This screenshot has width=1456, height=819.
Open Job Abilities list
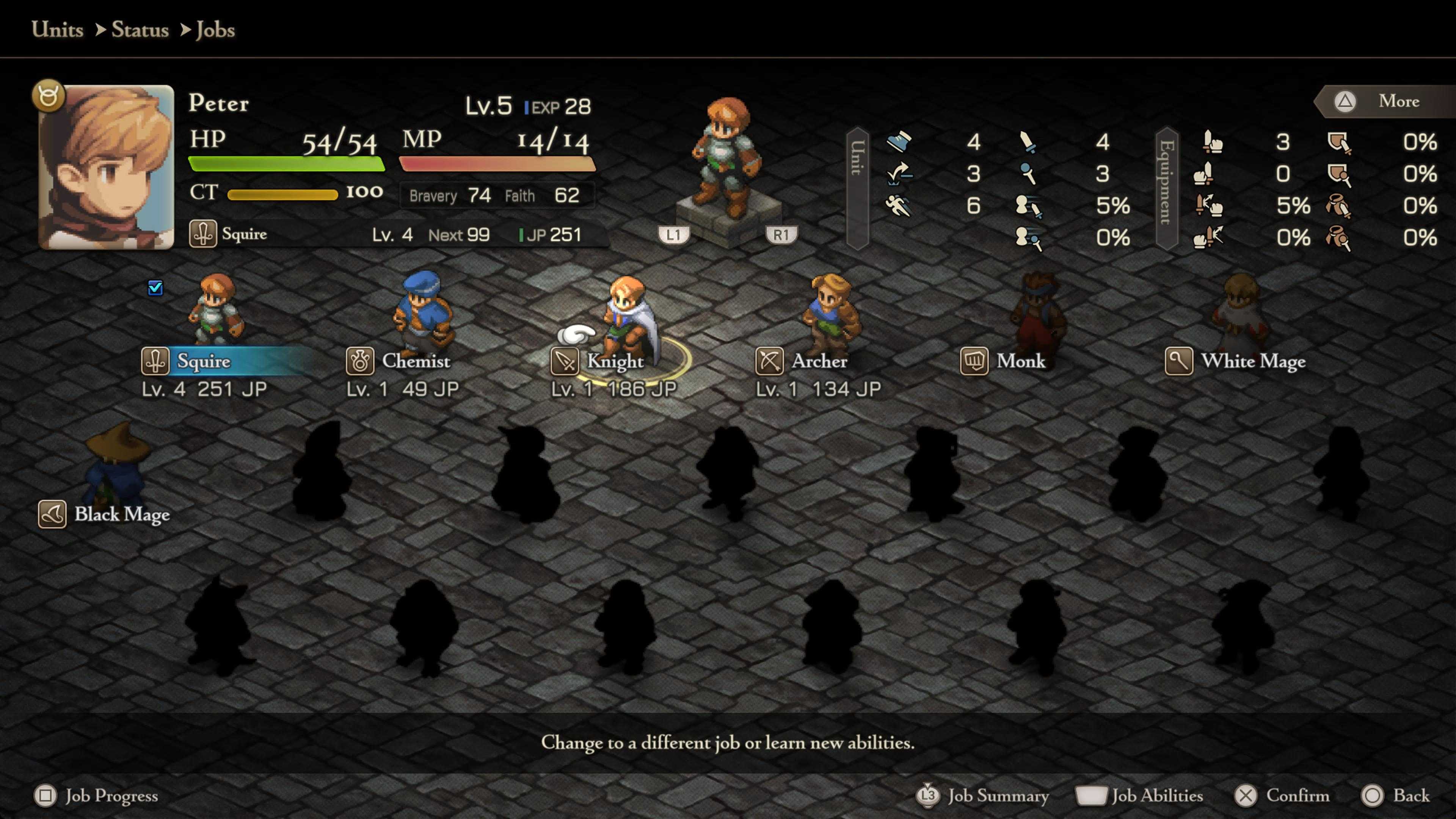[1141, 796]
